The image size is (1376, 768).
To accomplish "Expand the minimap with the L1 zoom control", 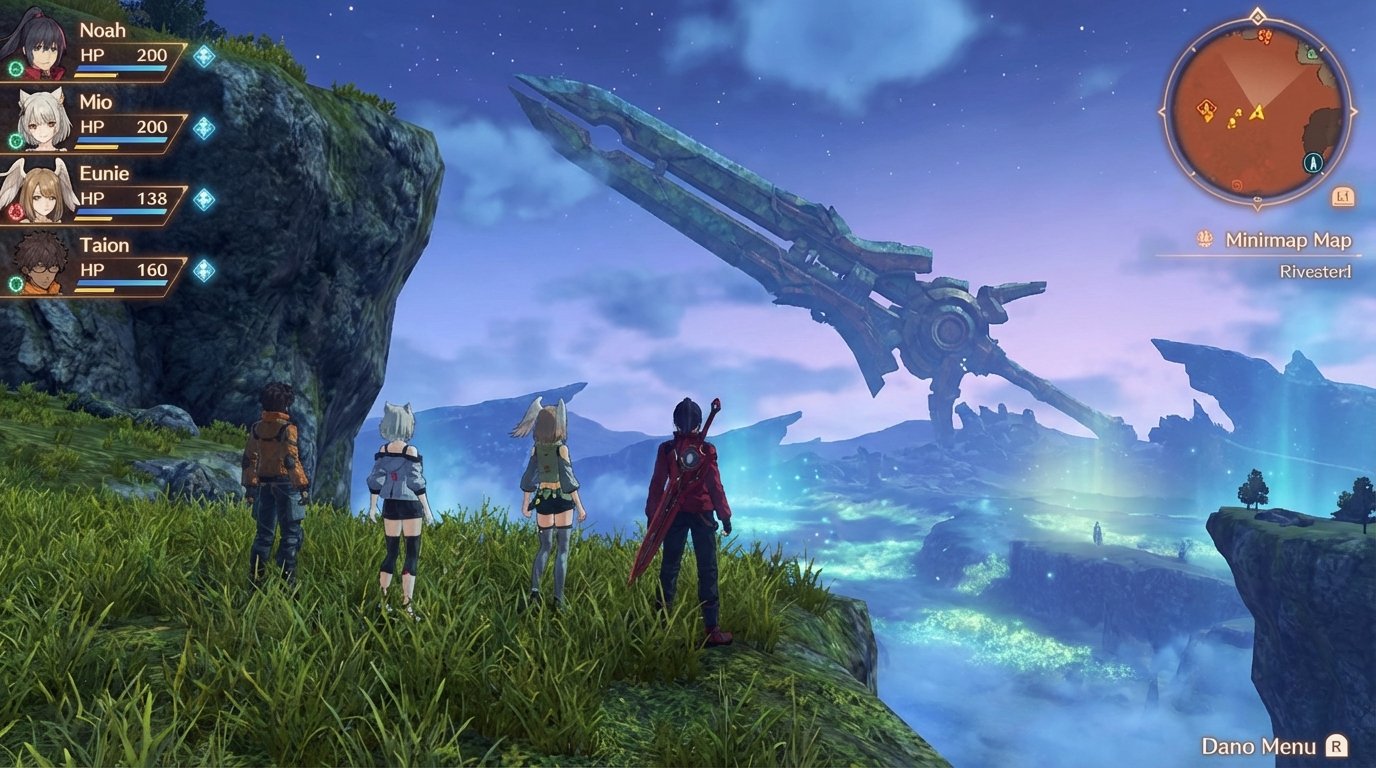I will coord(1343,195).
